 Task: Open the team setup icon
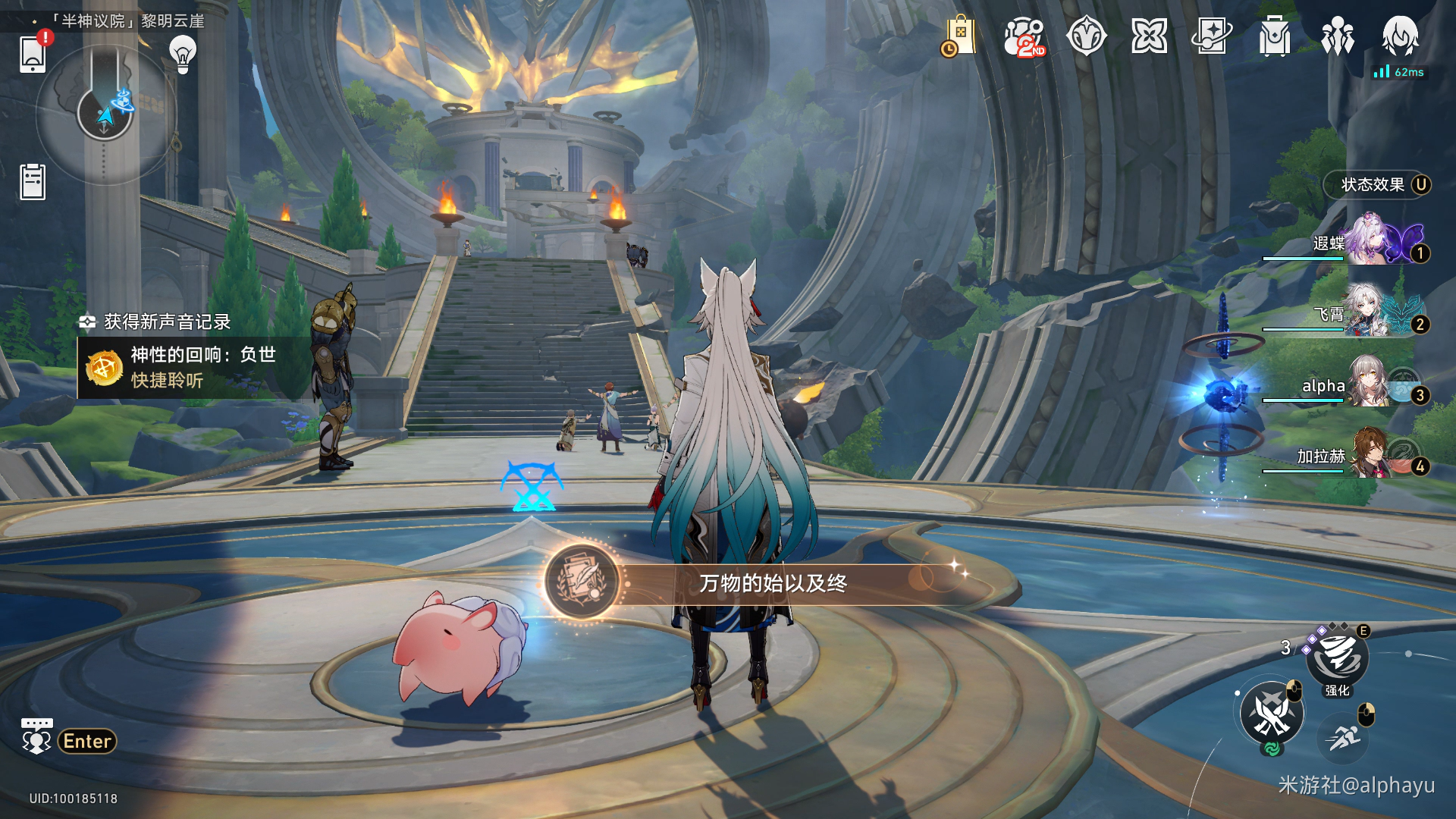(x=1337, y=36)
